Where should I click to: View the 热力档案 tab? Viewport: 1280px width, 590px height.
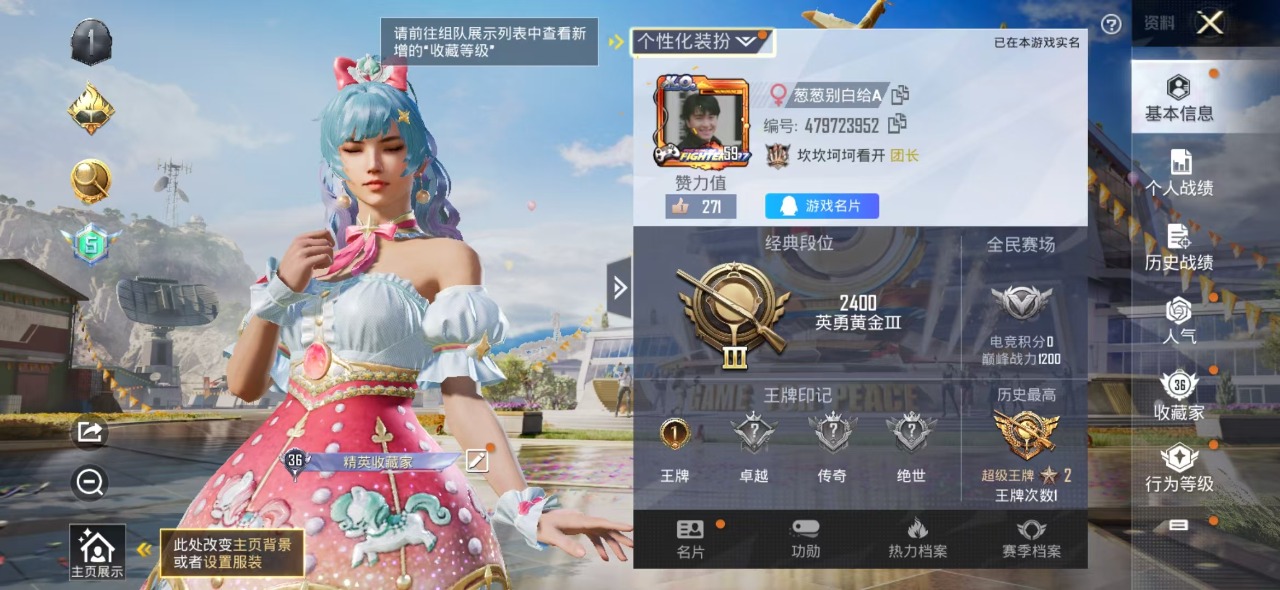pyautogui.click(x=917, y=539)
